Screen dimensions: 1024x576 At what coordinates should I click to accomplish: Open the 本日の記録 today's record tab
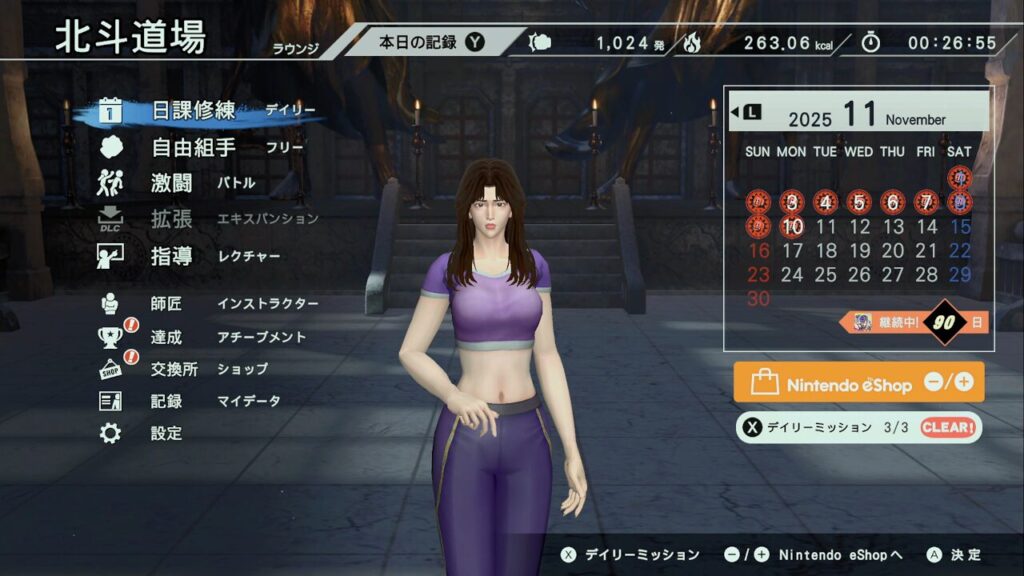click(x=430, y=42)
